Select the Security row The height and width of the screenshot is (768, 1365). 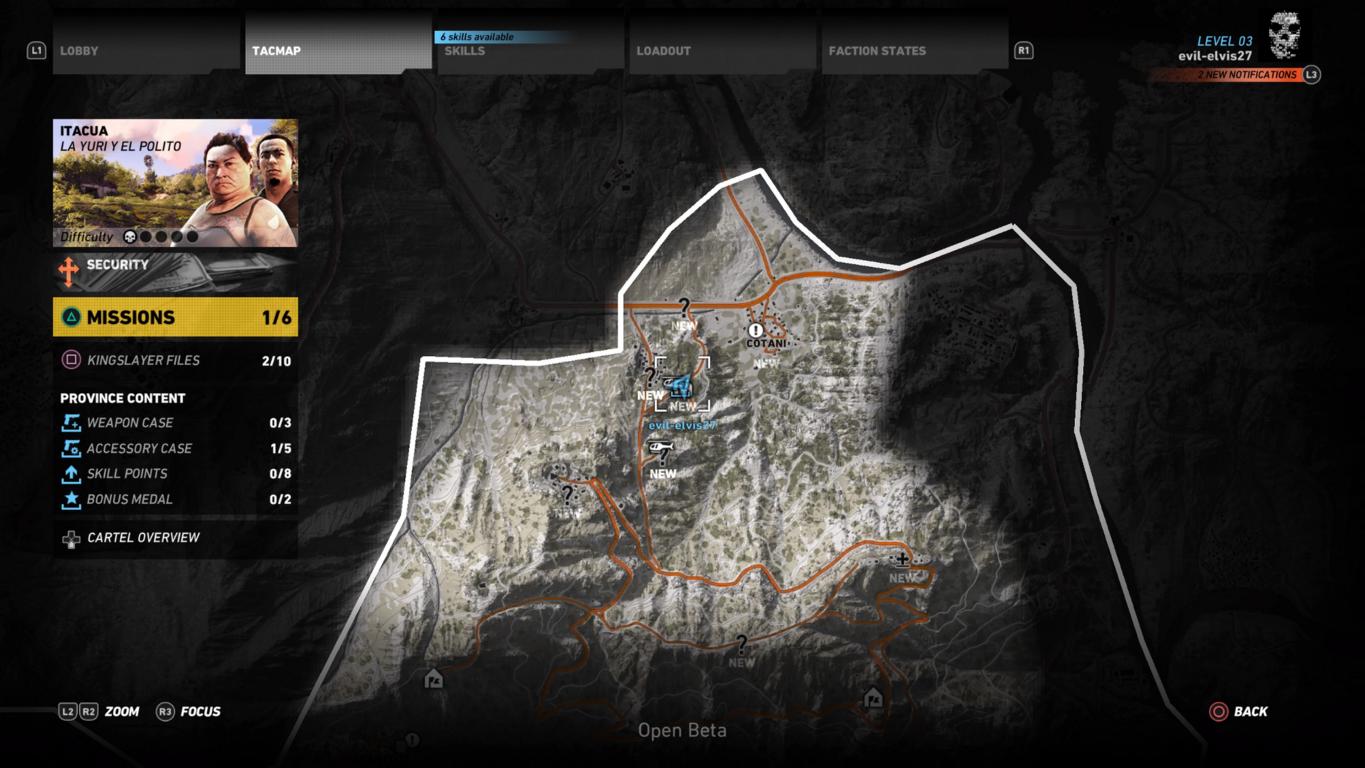(x=175, y=270)
